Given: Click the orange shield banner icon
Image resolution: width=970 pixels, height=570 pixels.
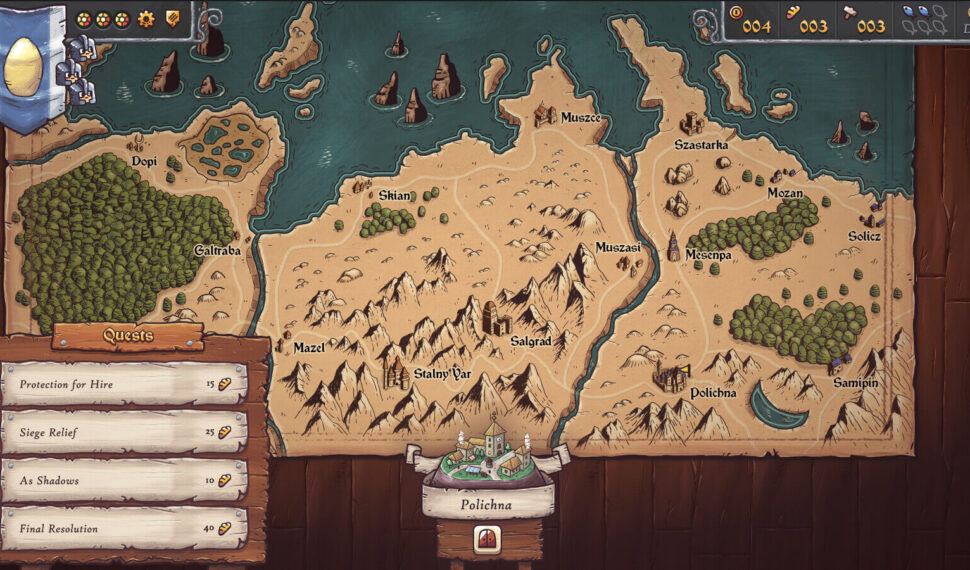Looking at the screenshot, I should [x=172, y=18].
